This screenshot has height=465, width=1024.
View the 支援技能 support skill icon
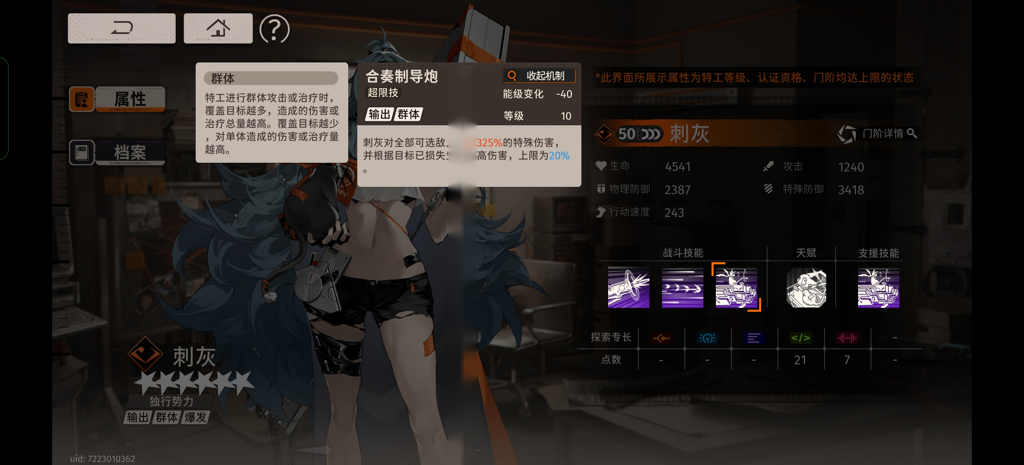(878, 288)
